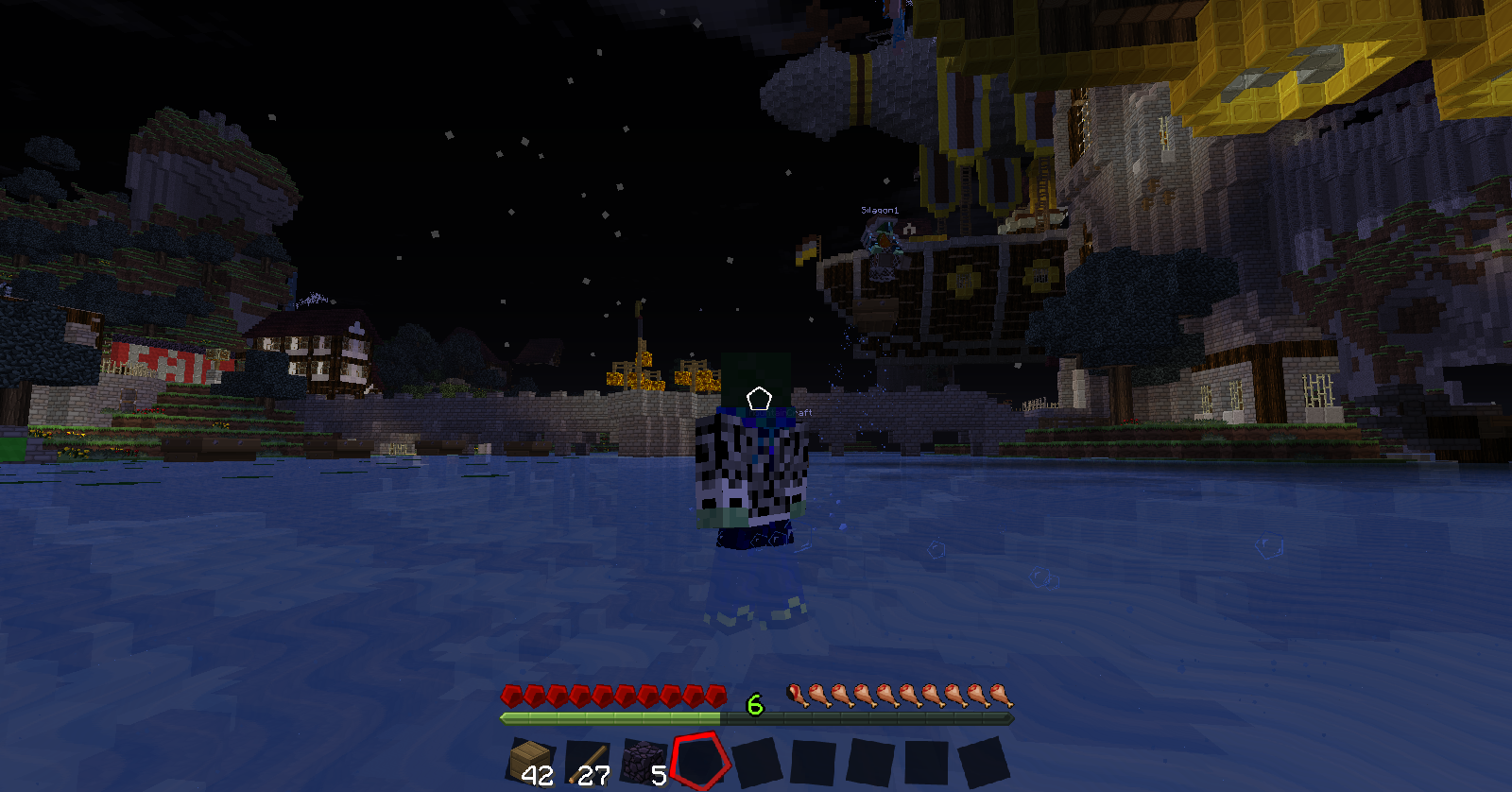Pick the dark cobblestone block slot
This screenshot has height=792, width=1512.
tap(644, 761)
